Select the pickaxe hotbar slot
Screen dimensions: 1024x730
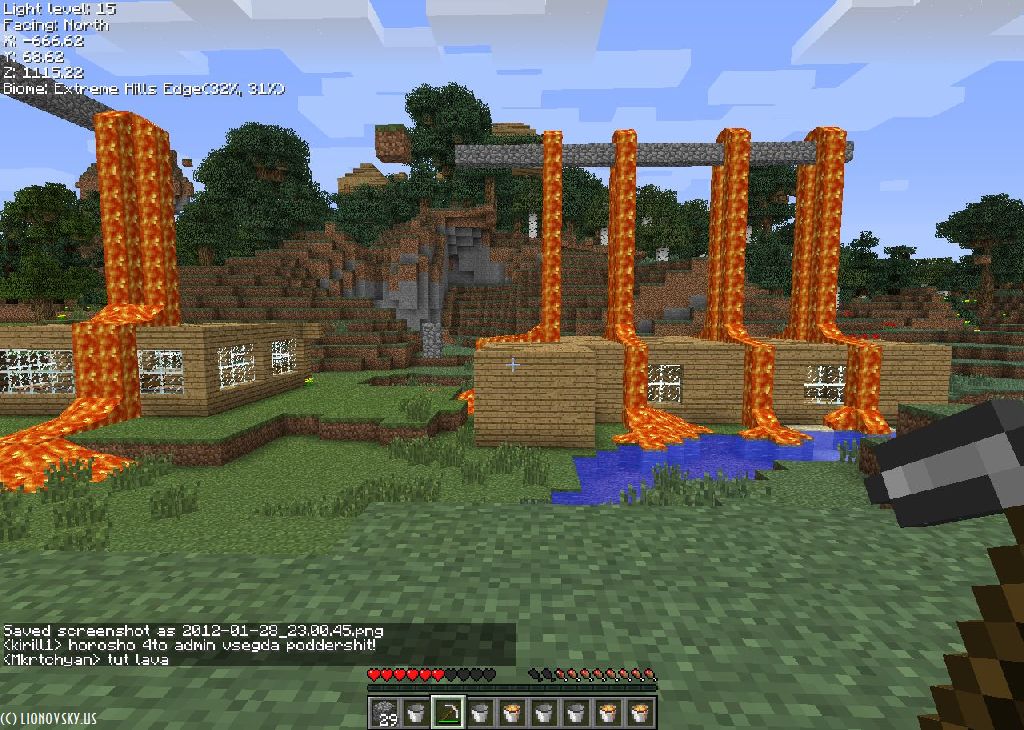tap(447, 712)
